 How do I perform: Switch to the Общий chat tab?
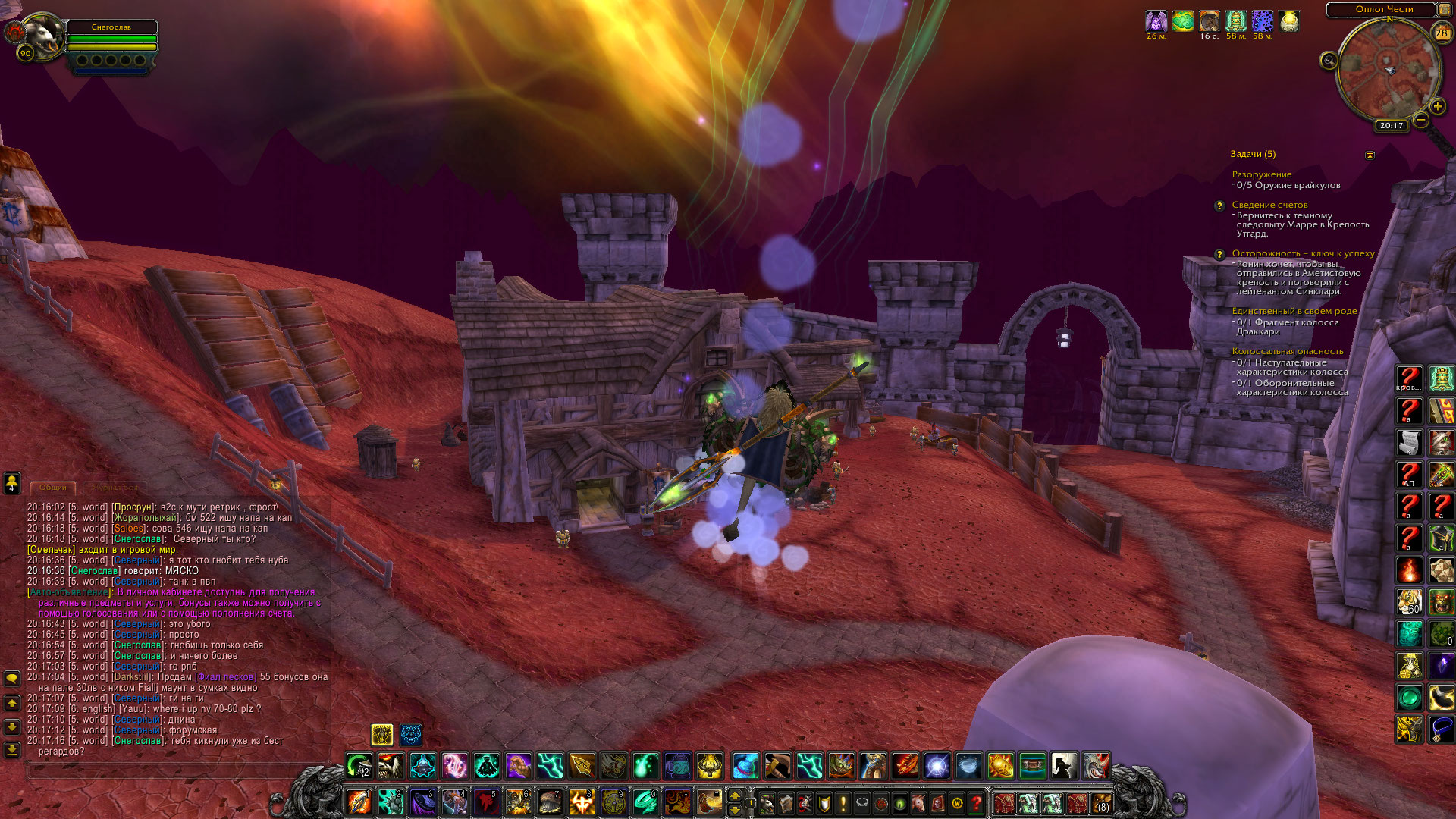pyautogui.click(x=53, y=488)
